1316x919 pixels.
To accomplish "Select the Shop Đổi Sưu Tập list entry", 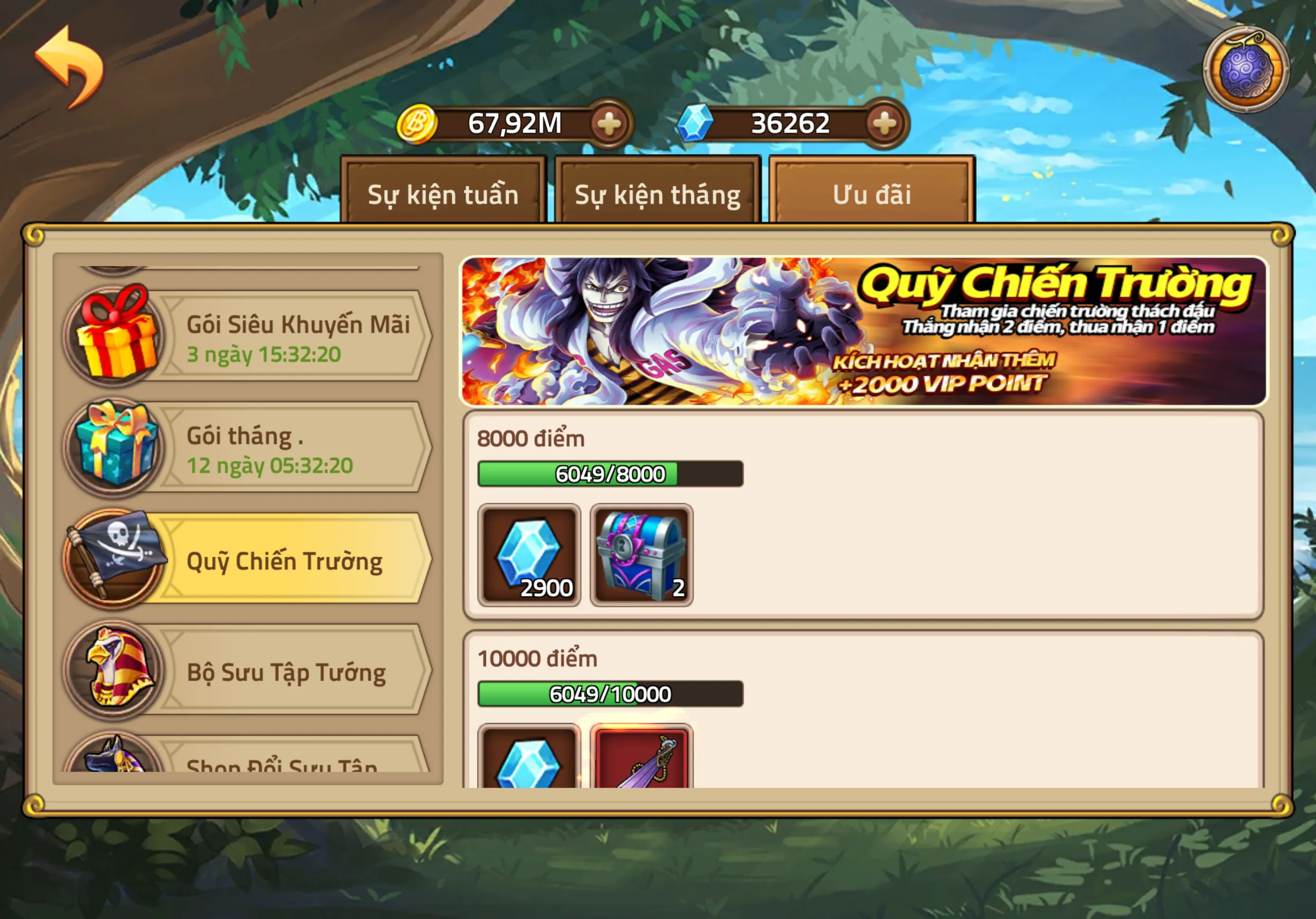I will tap(281, 768).
